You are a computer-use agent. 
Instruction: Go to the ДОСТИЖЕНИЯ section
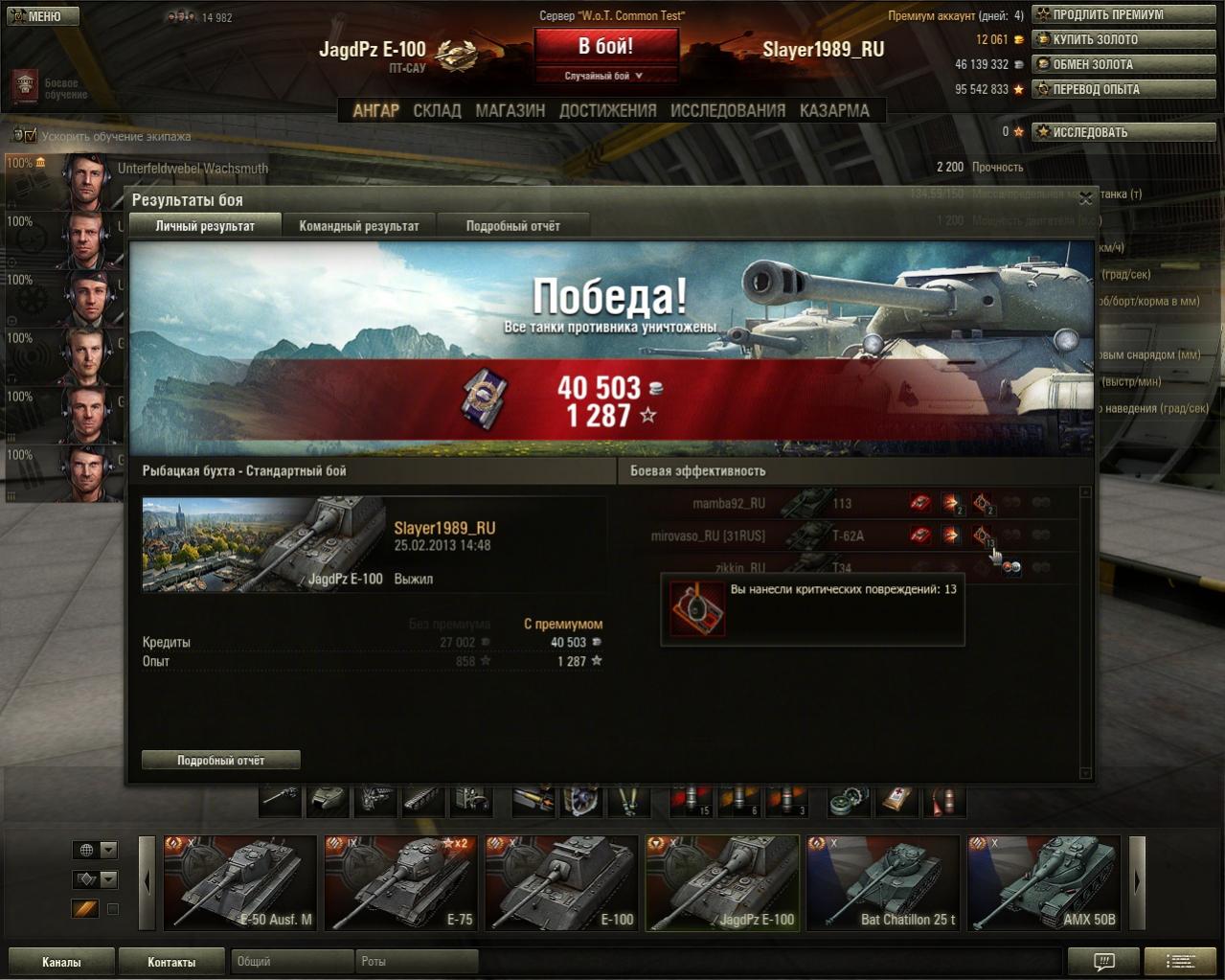(x=607, y=111)
